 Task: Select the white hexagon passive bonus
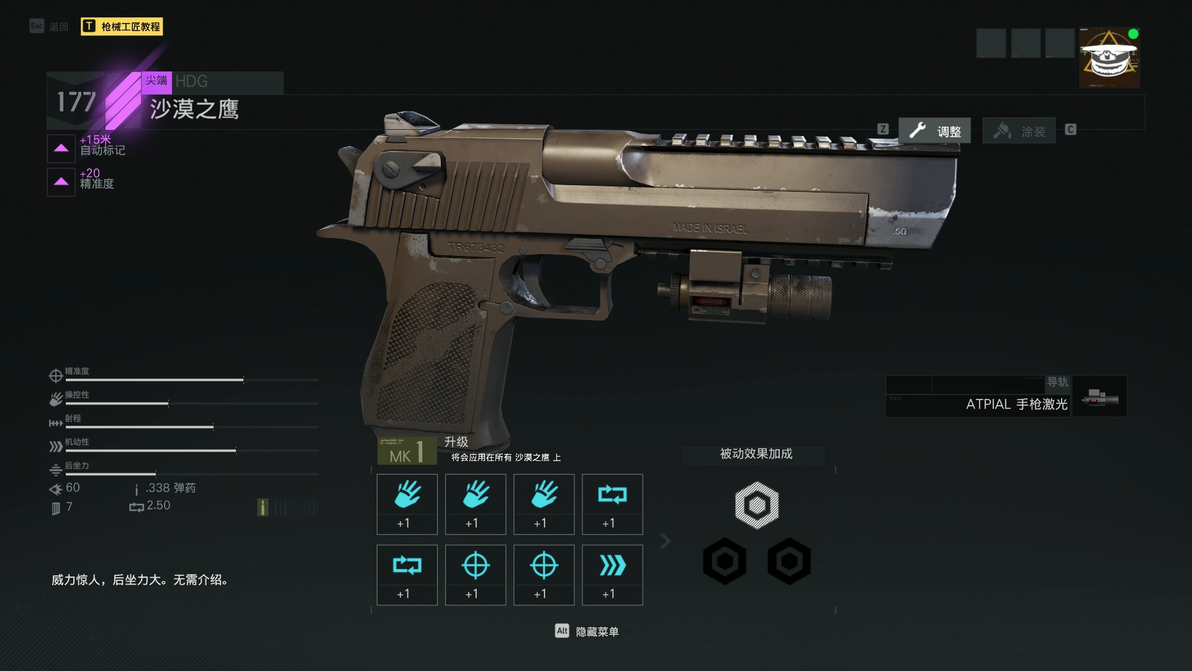pos(756,506)
